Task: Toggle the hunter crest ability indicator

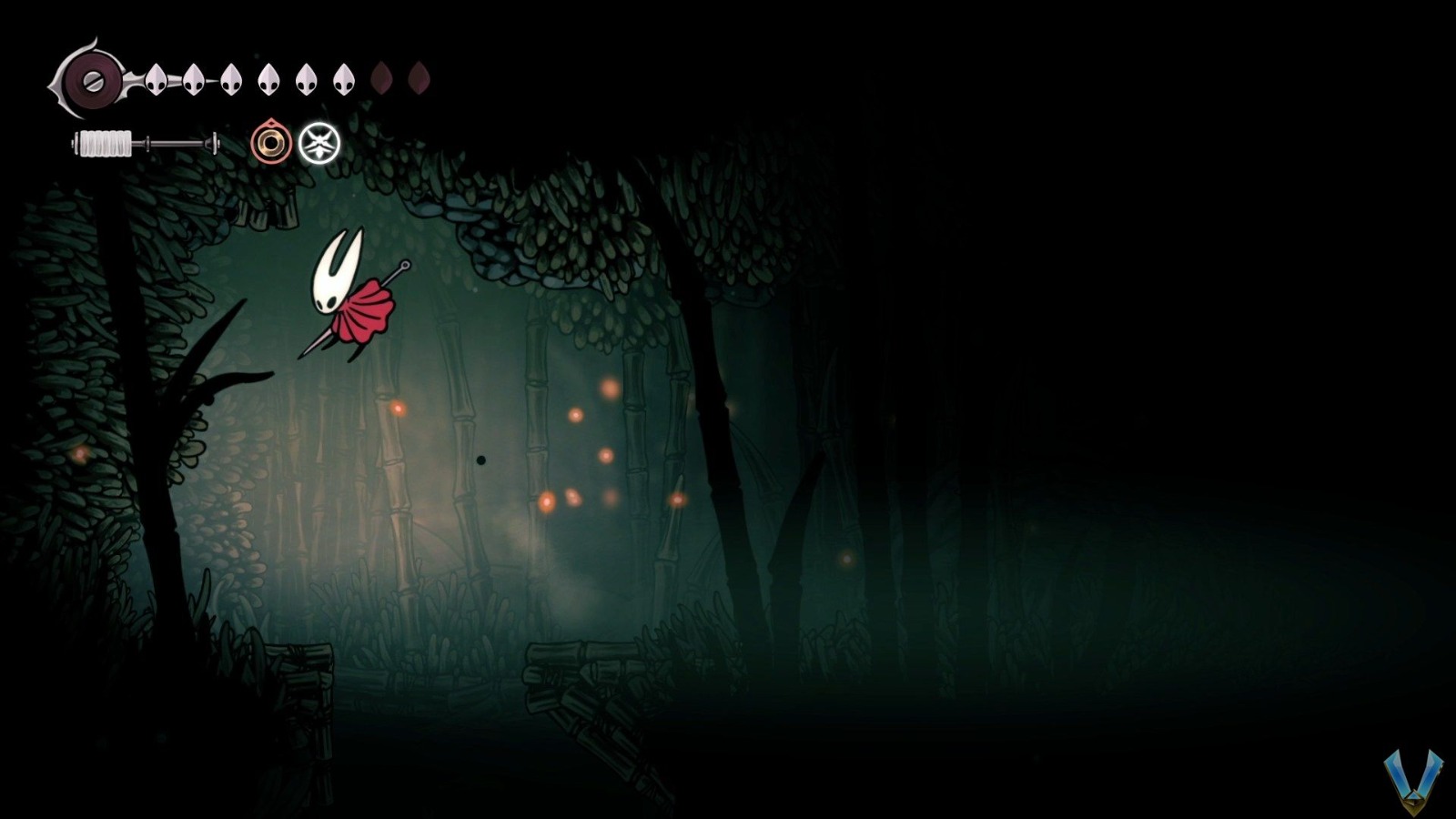Action: coord(318,144)
